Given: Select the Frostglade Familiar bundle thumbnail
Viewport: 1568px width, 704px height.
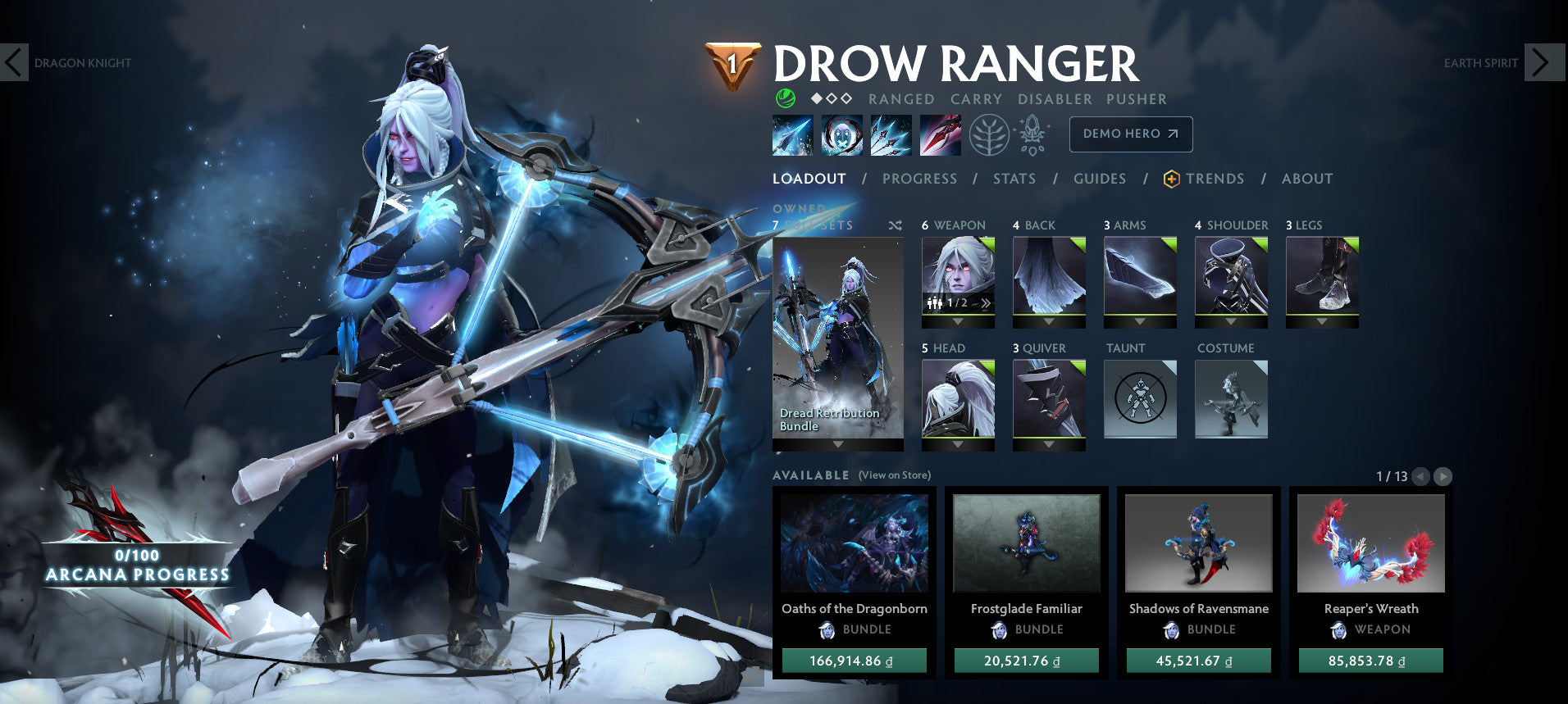Looking at the screenshot, I should pos(1026,542).
